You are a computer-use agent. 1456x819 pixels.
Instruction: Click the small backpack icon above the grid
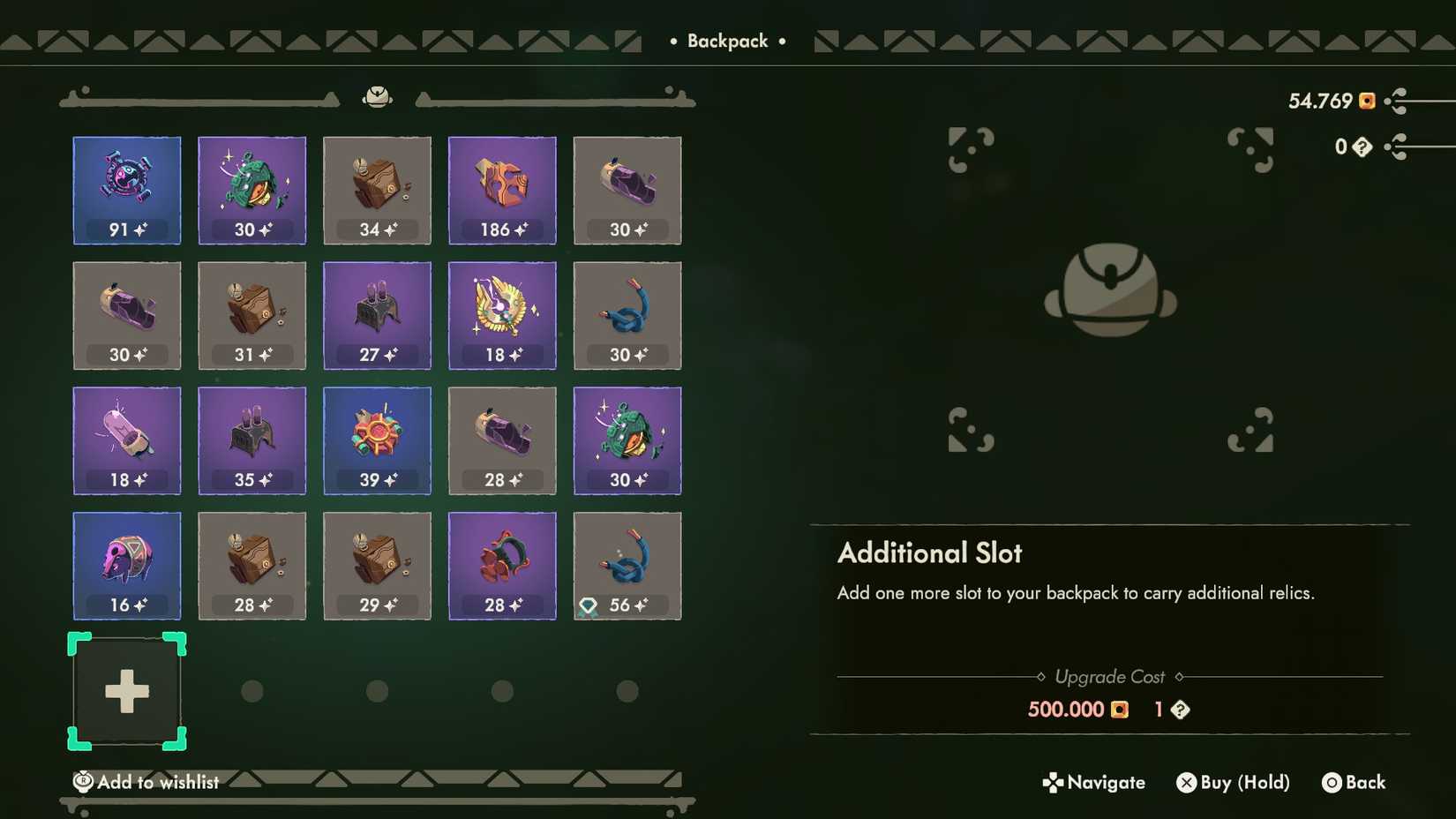coord(378,97)
